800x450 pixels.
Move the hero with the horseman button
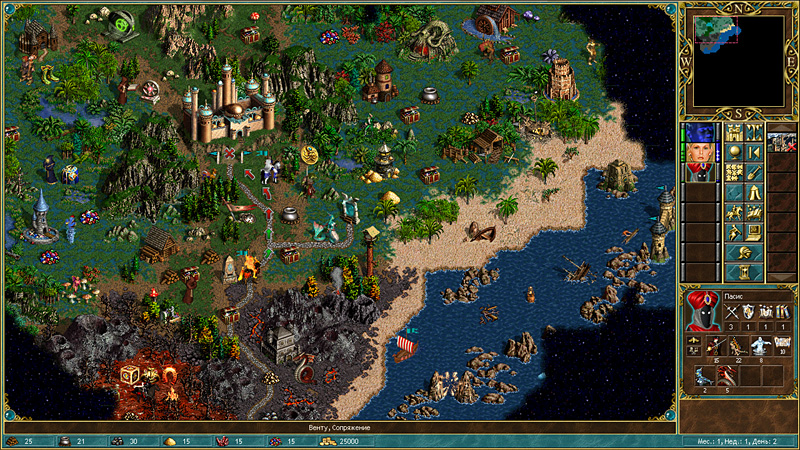734,211
